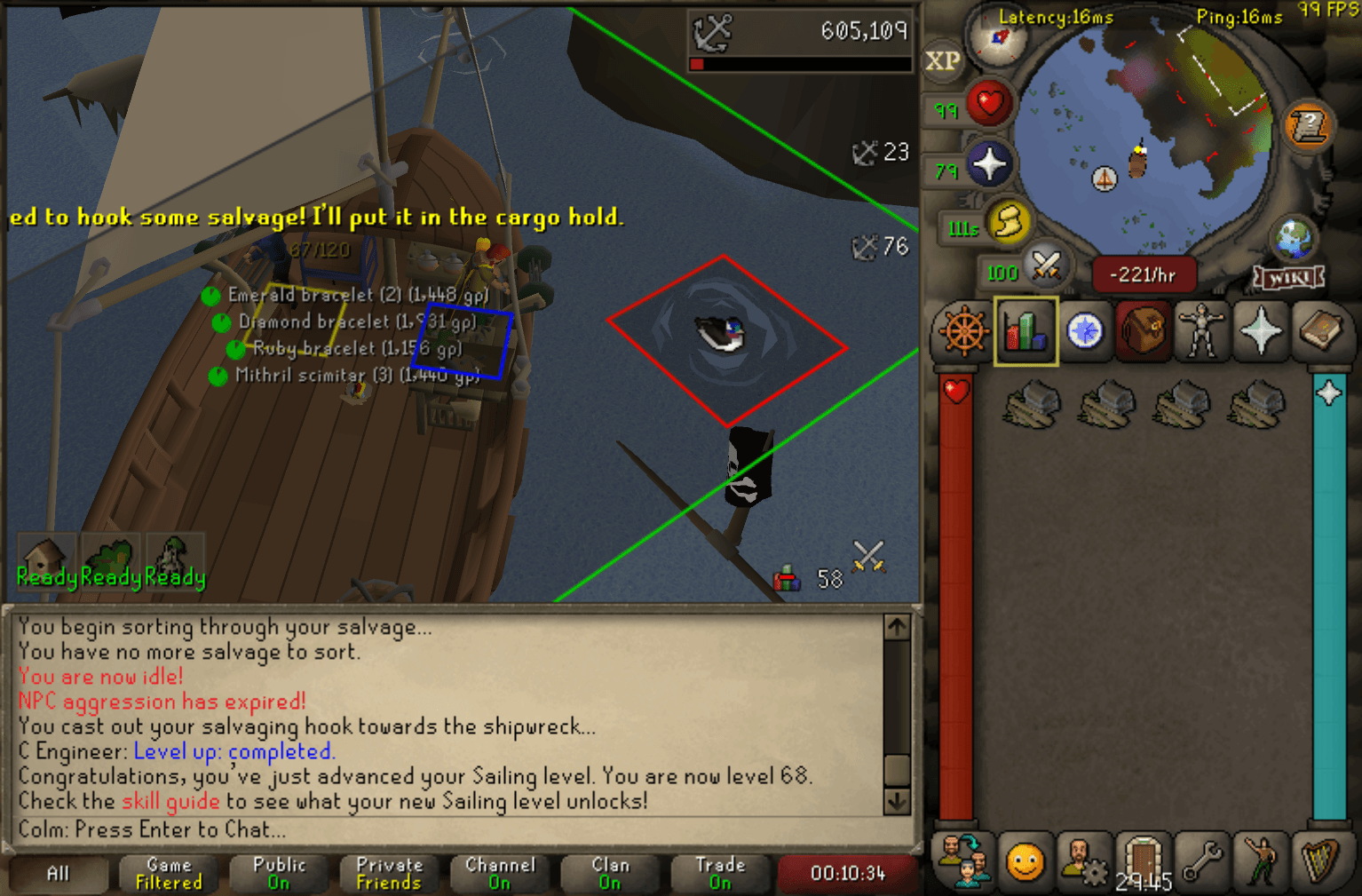This screenshot has width=1362, height=896.
Task: Open the Spellbook tab icon
Action: pyautogui.click(x=1323, y=333)
